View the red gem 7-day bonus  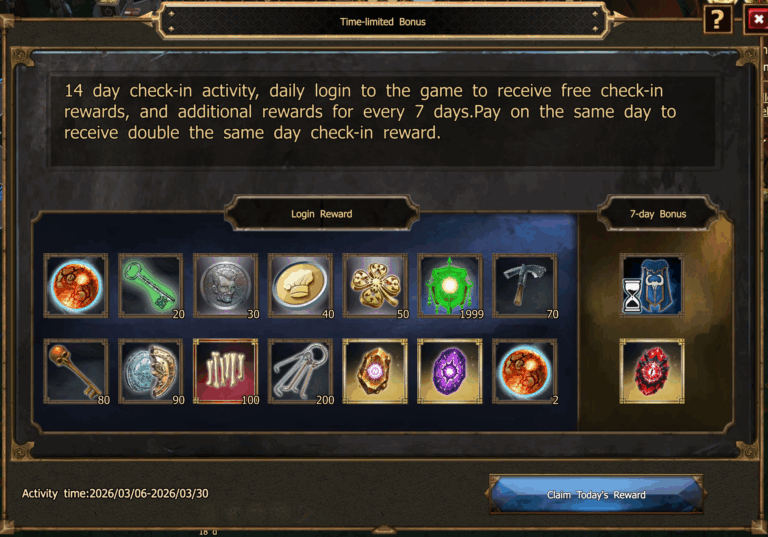tap(652, 371)
